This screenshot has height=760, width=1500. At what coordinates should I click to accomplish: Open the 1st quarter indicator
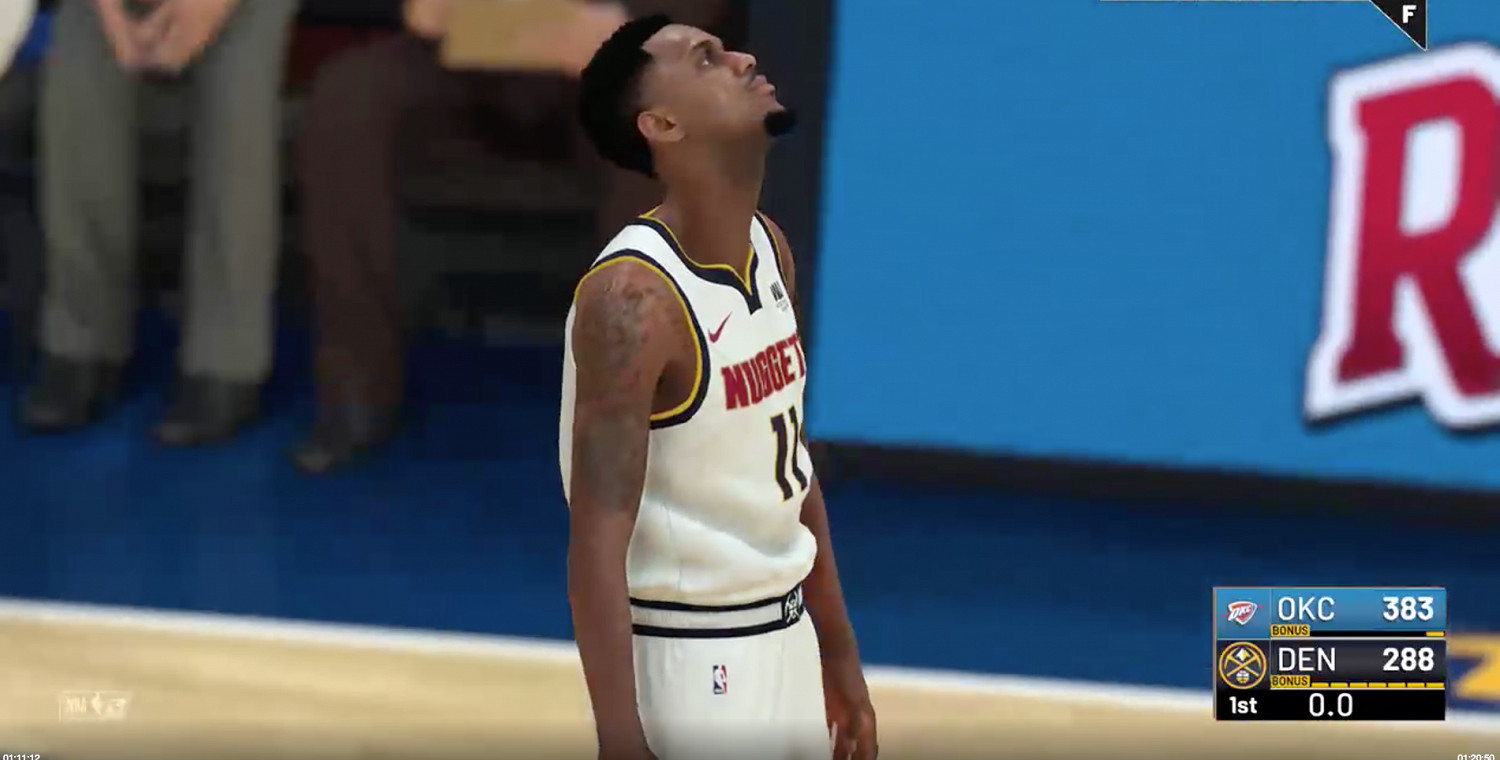click(1242, 704)
